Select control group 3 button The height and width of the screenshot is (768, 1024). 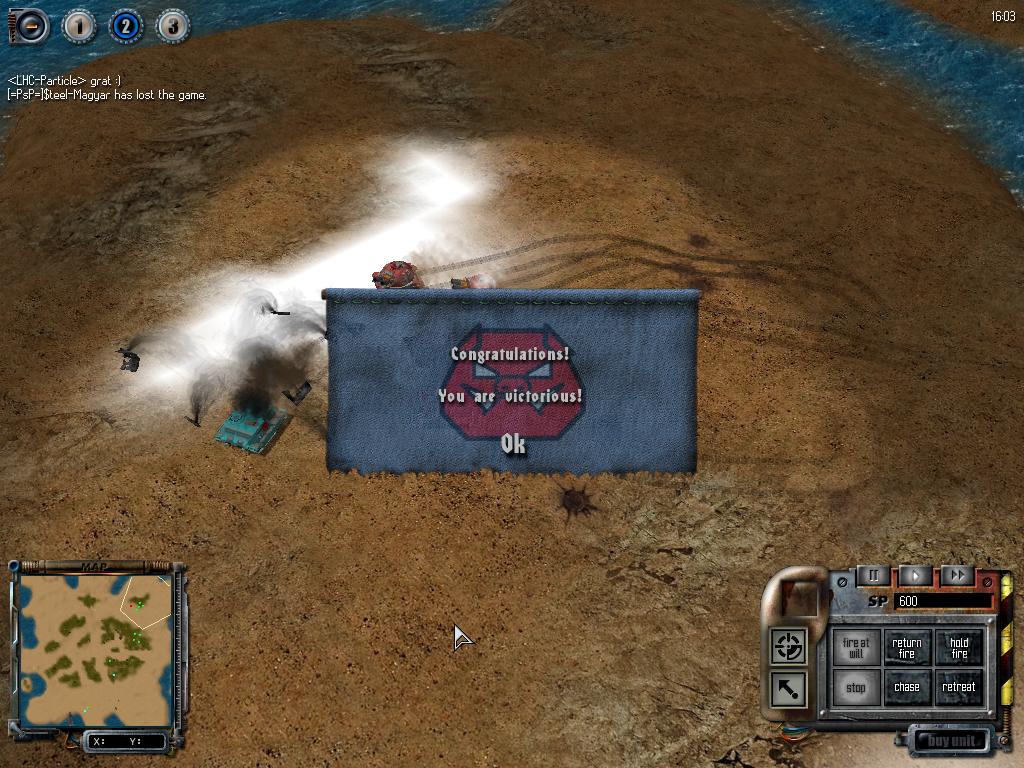point(173,25)
